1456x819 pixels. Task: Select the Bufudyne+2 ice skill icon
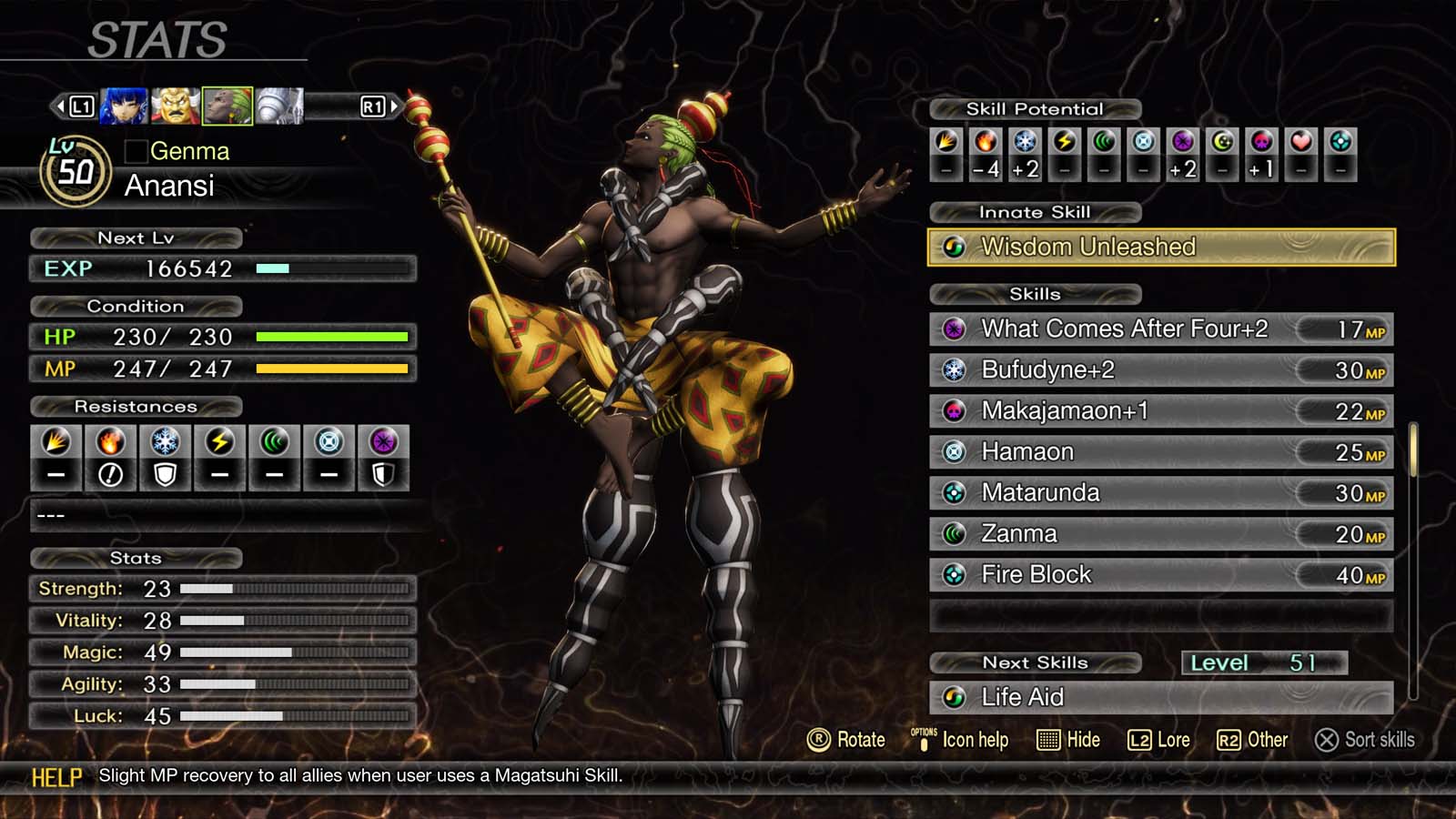click(952, 370)
